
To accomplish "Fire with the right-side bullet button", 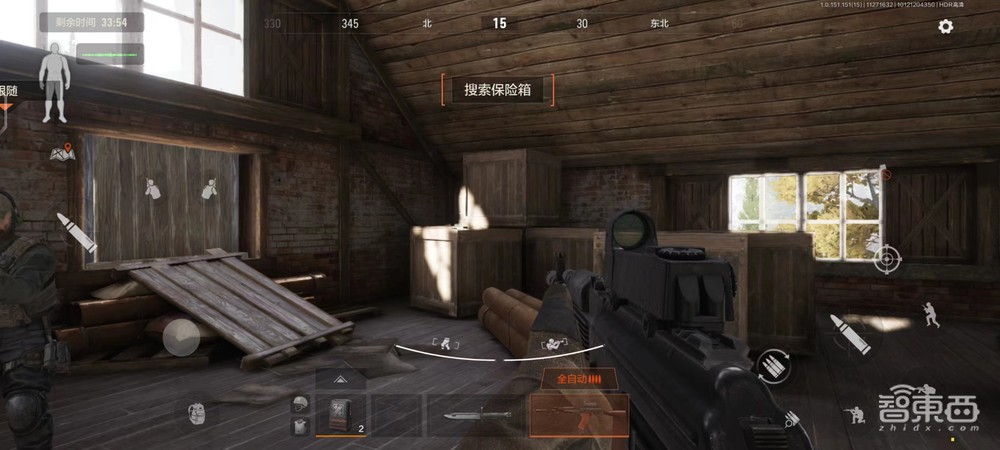I will pos(849,334).
